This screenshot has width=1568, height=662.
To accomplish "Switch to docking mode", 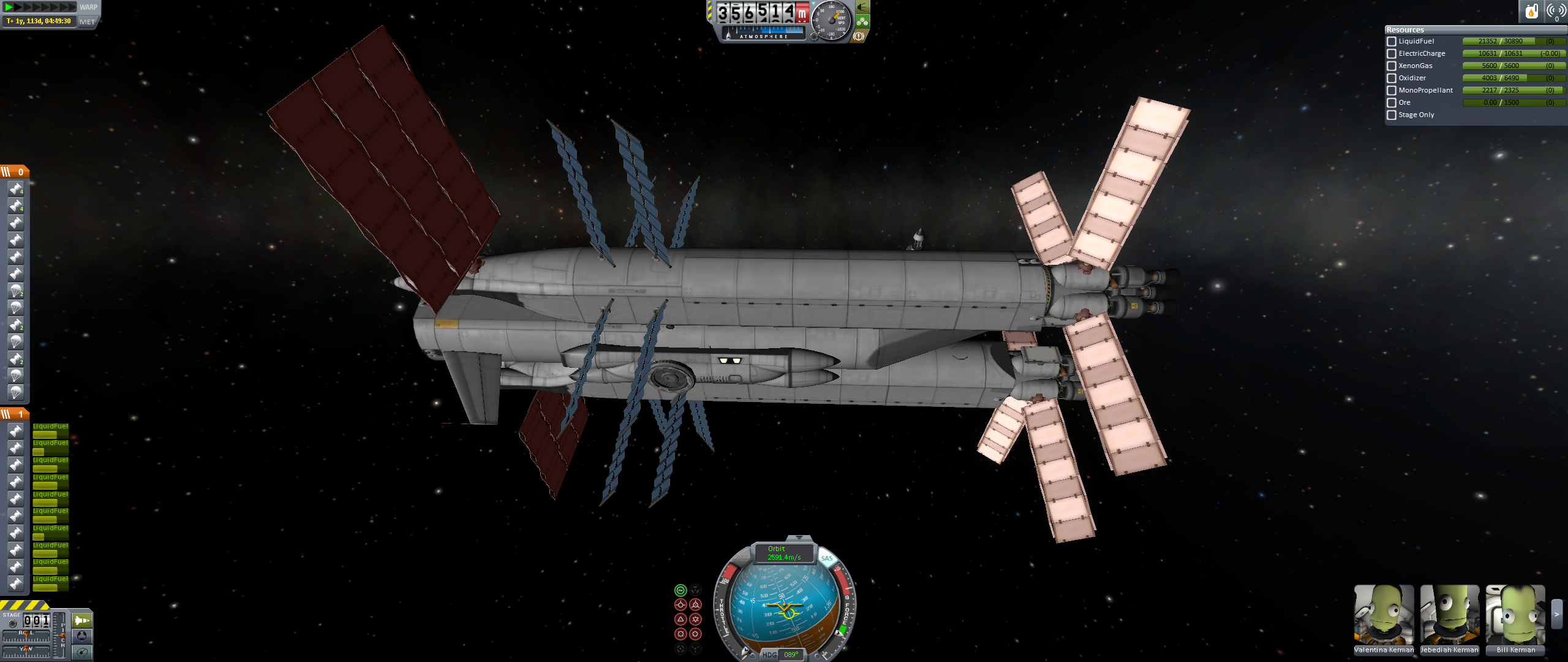I will (81, 636).
